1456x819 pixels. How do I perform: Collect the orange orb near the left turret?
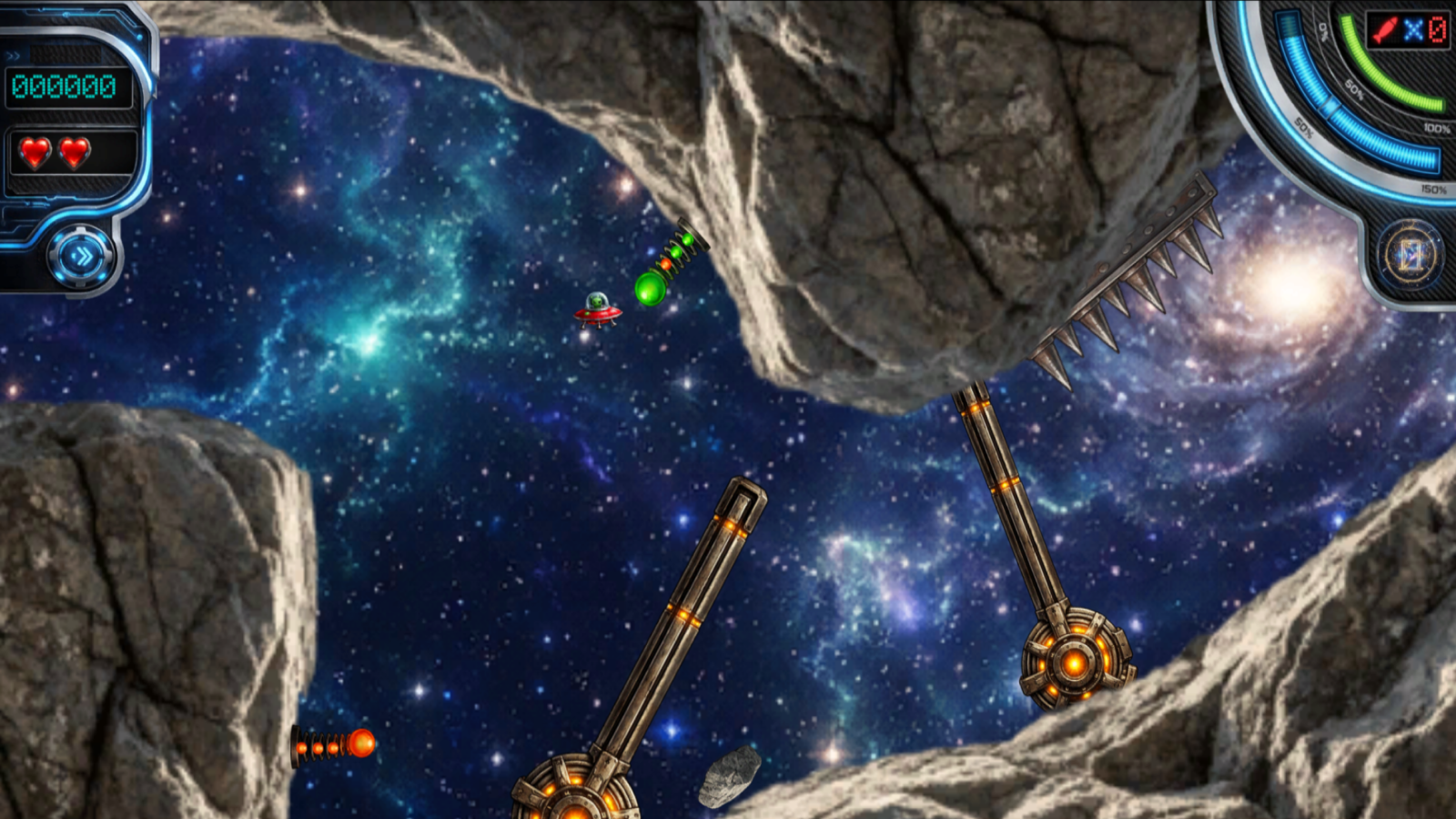pyautogui.click(x=363, y=743)
